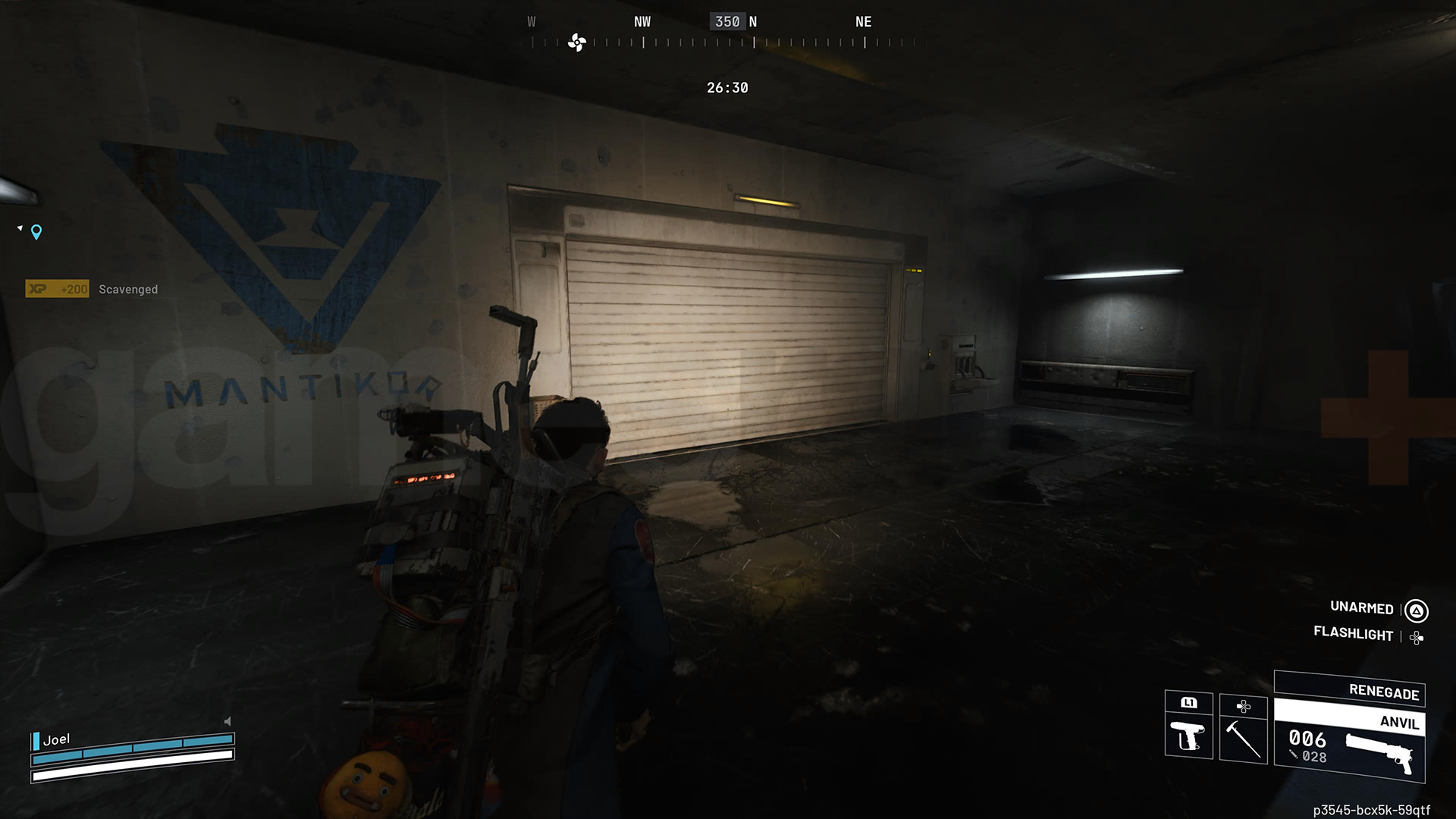The image size is (1456, 819).
Task: Toggle the Unarmed stance option
Action: (1361, 608)
